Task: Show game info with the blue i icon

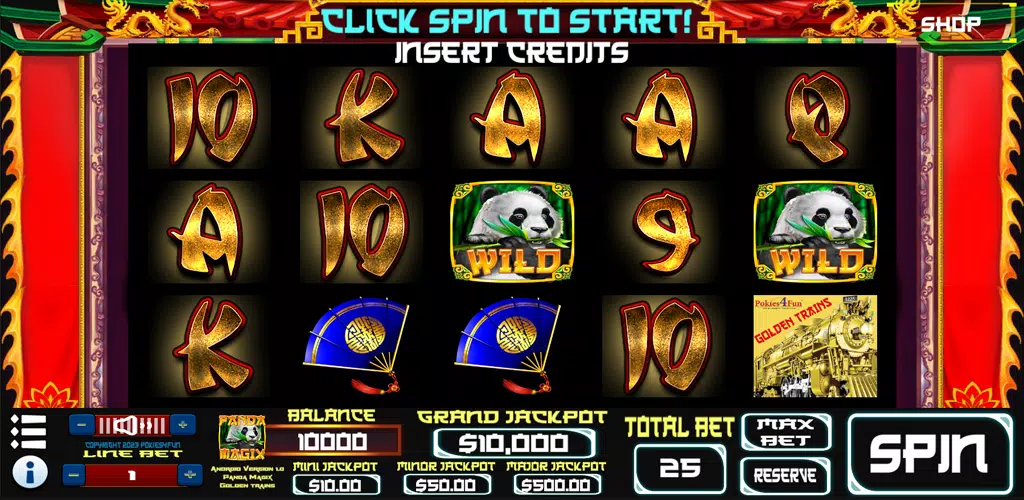Action: pyautogui.click(x=32, y=471)
